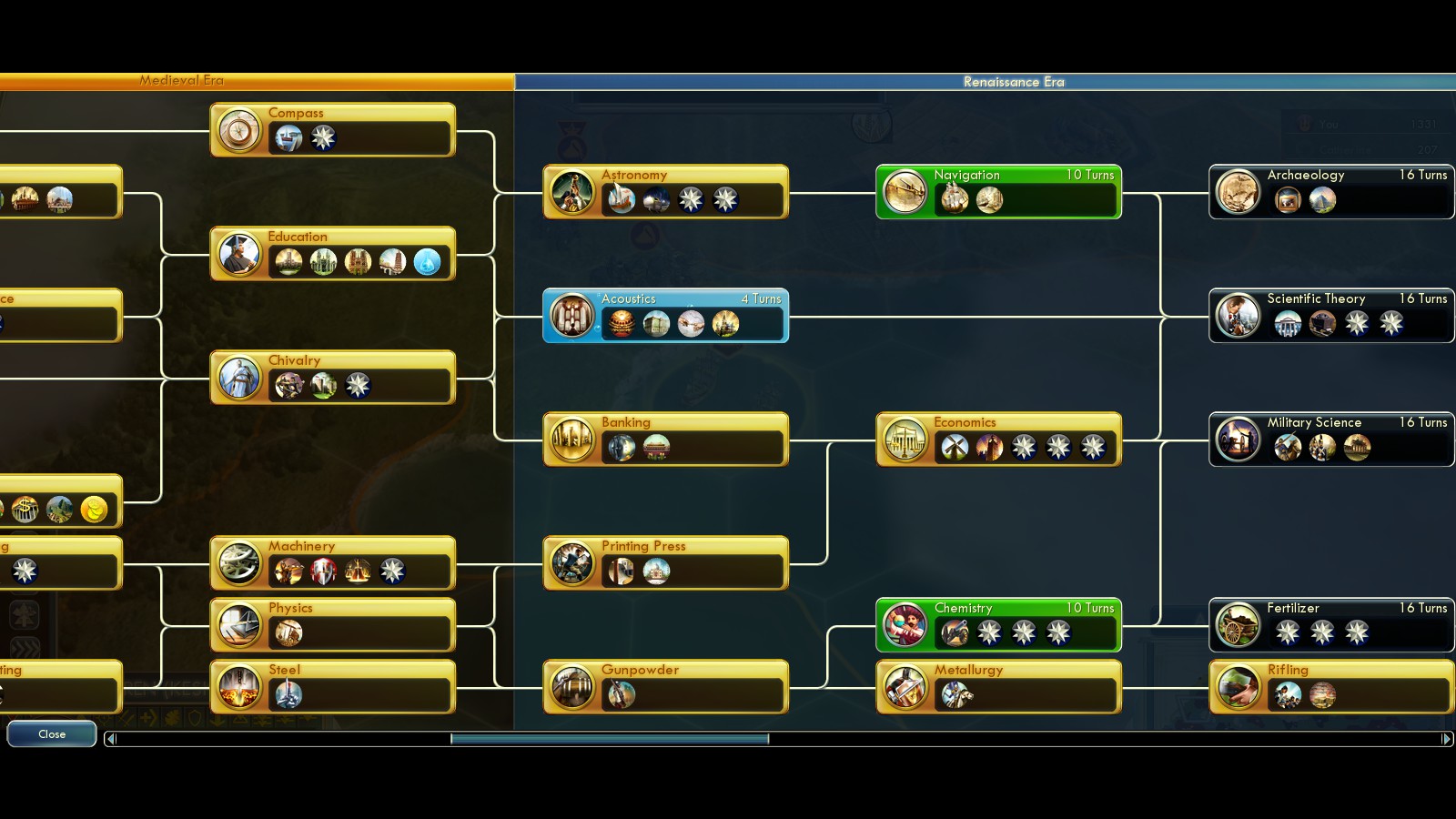The width and height of the screenshot is (1456, 819).
Task: Select the Navigation technology
Action: coord(998,192)
